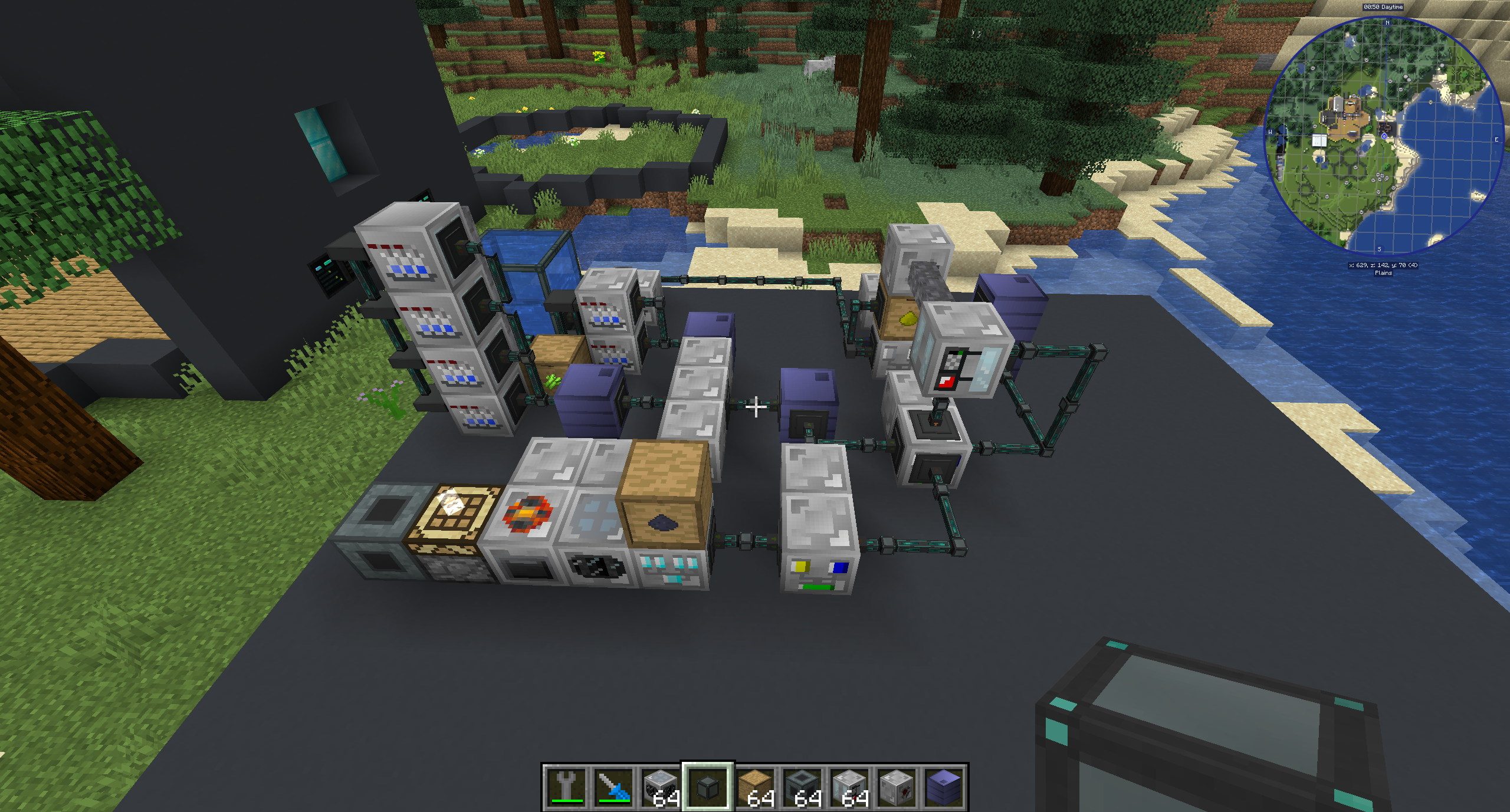Select the wrench hotbar slot
Image resolution: width=1510 pixels, height=812 pixels.
pyautogui.click(x=566, y=787)
